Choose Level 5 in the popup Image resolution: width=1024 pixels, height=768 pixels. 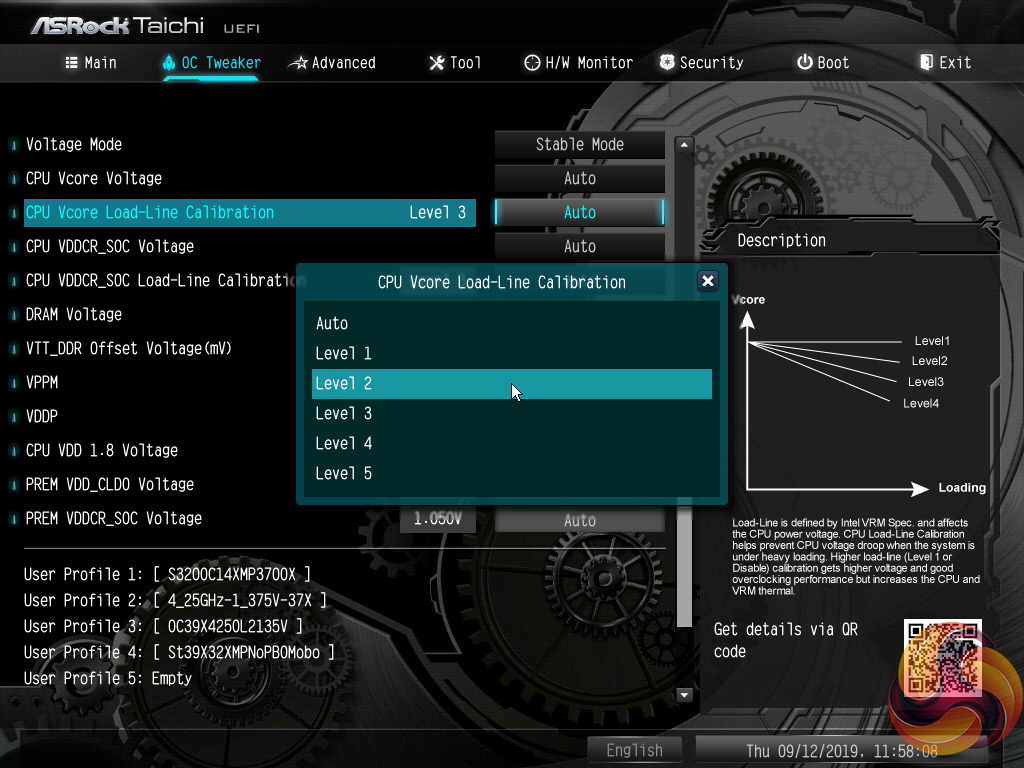[x=343, y=474]
